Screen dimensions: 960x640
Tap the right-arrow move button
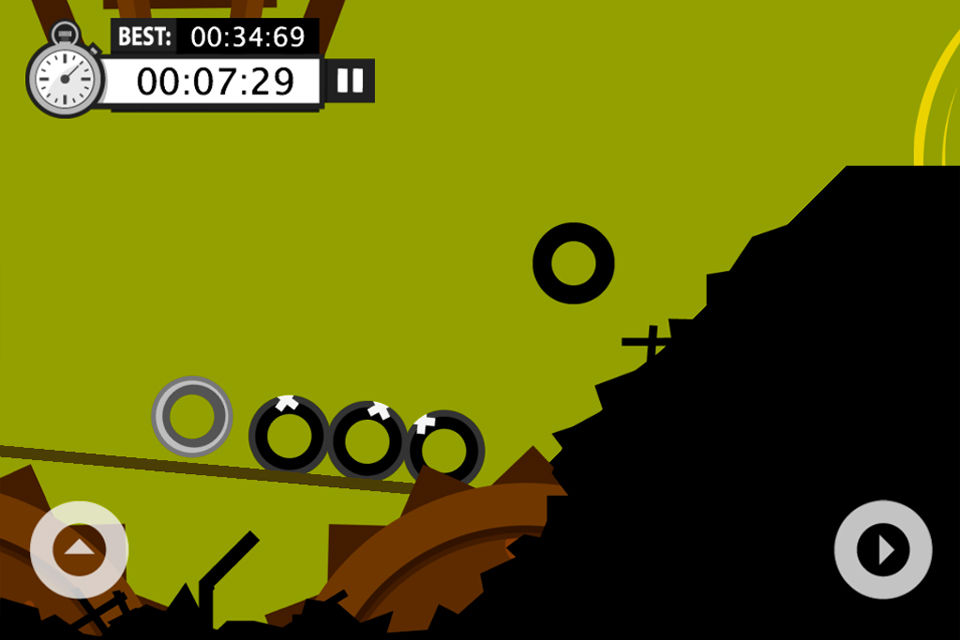[x=883, y=549]
